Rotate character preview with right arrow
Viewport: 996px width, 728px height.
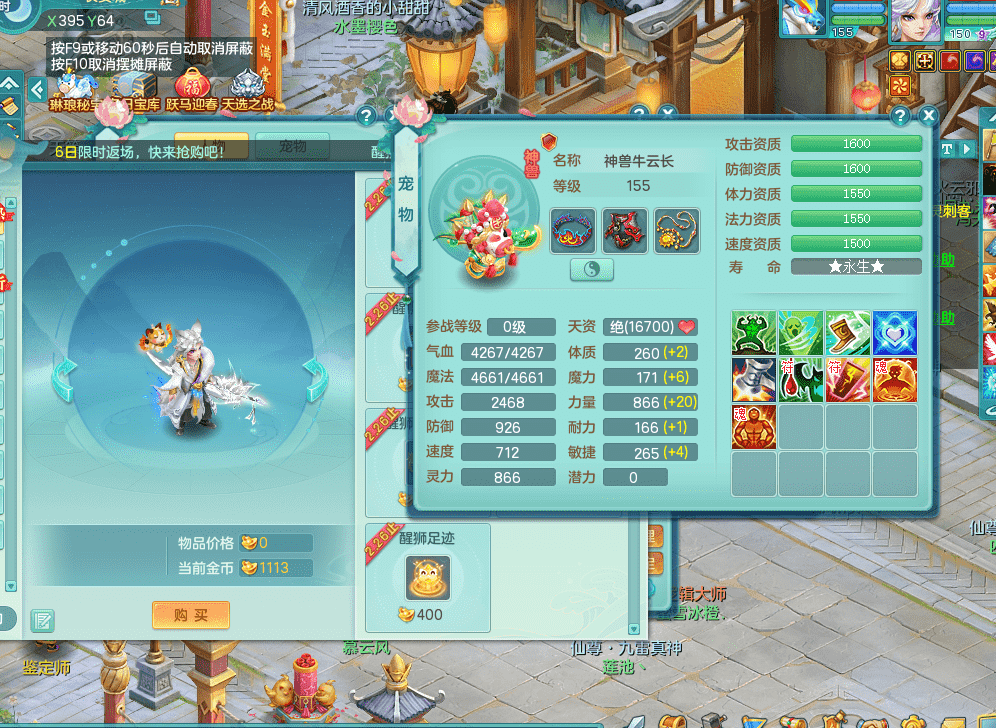314,378
